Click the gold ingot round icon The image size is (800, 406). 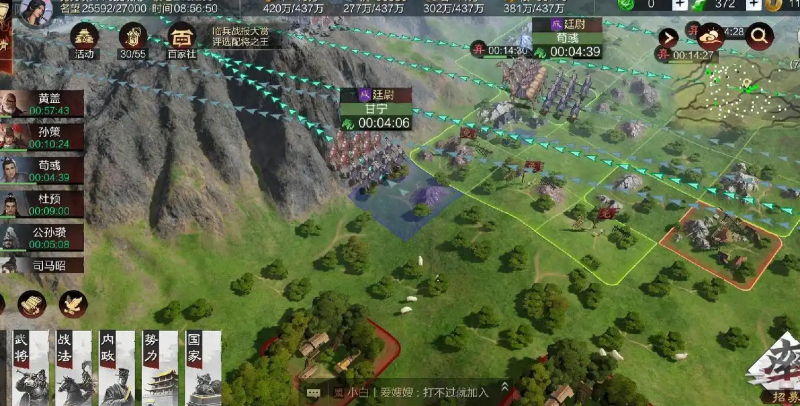point(31,304)
